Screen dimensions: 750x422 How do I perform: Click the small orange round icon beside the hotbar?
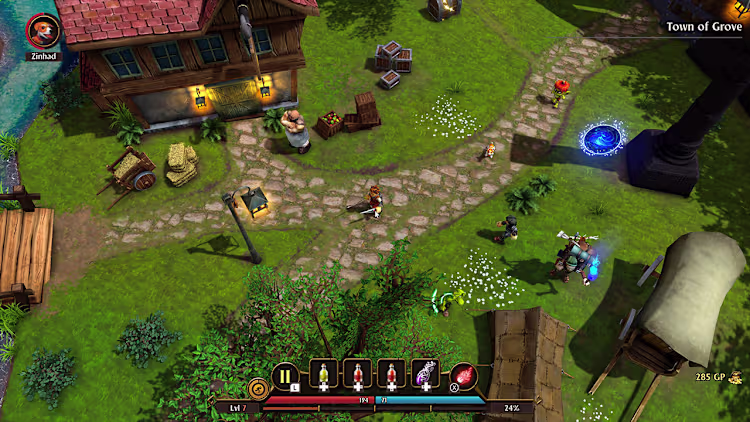256,387
